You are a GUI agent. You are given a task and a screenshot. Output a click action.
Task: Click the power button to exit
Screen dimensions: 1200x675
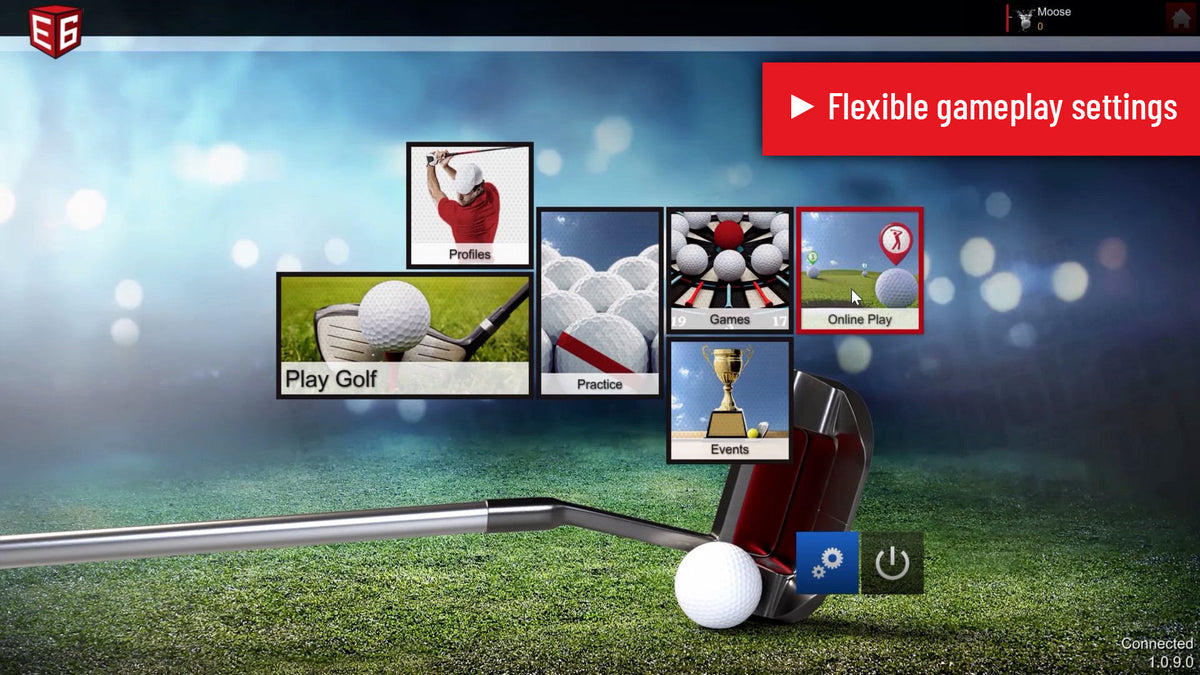click(x=892, y=563)
